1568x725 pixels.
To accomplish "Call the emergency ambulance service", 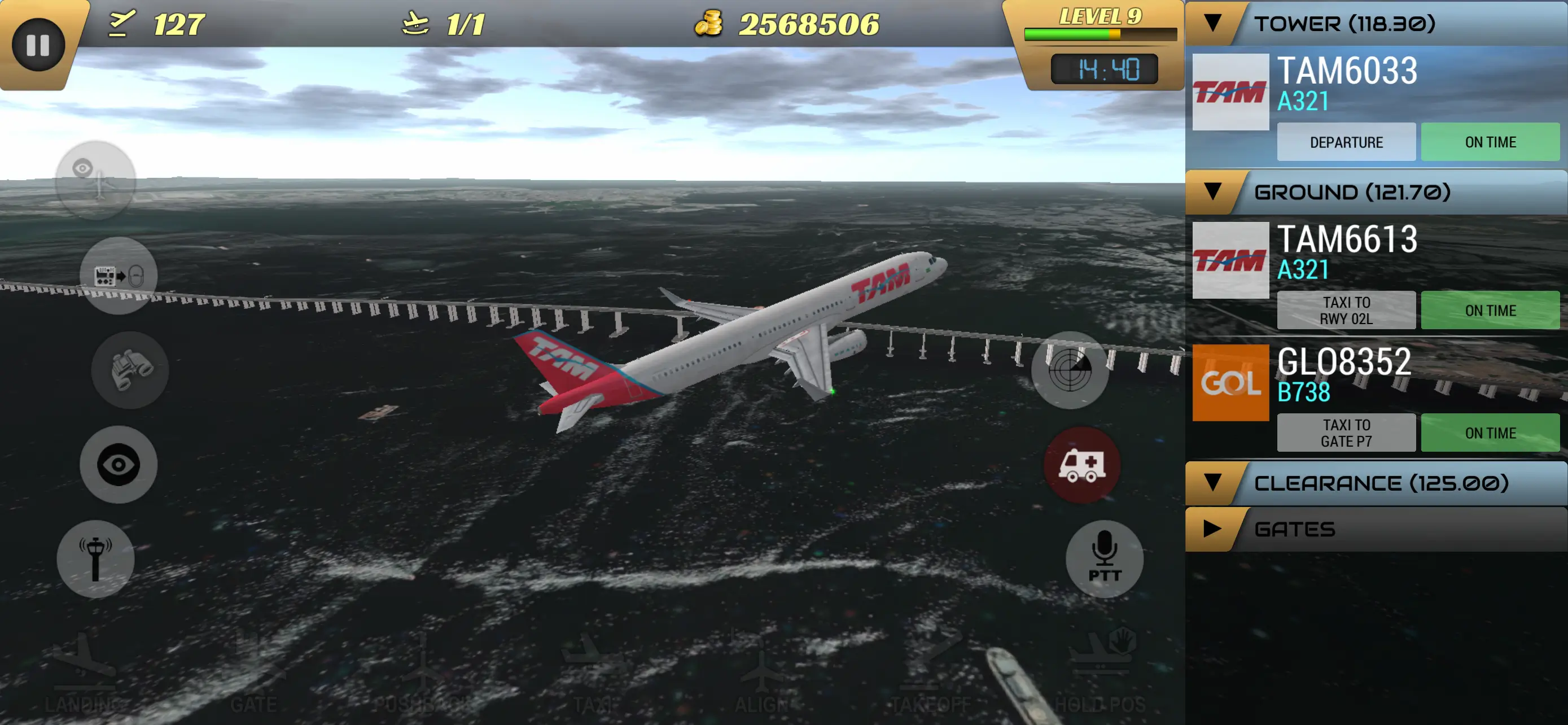I will [1081, 466].
